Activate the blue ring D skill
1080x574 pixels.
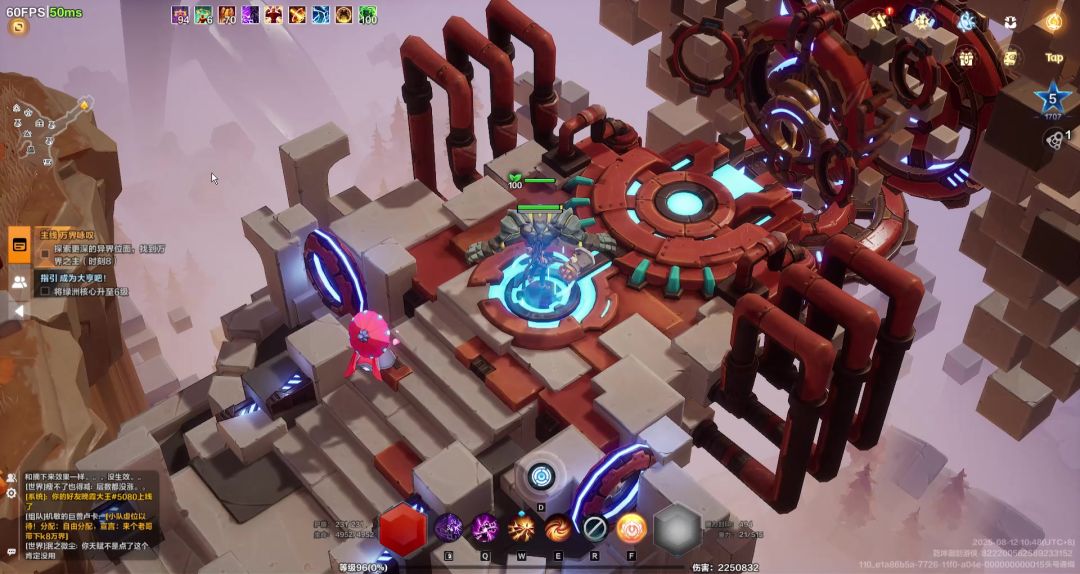(541, 477)
